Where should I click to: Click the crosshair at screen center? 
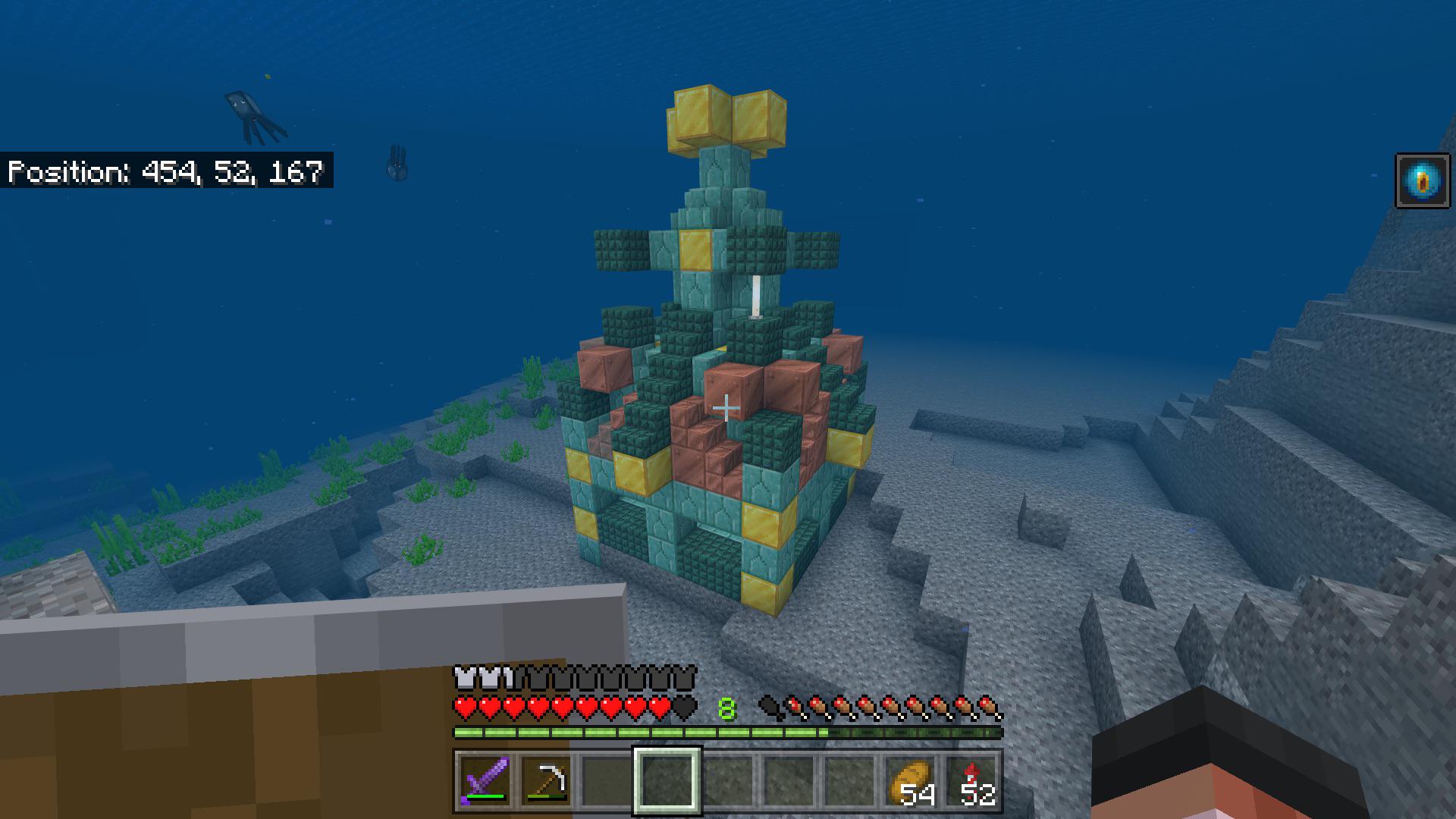[728, 407]
